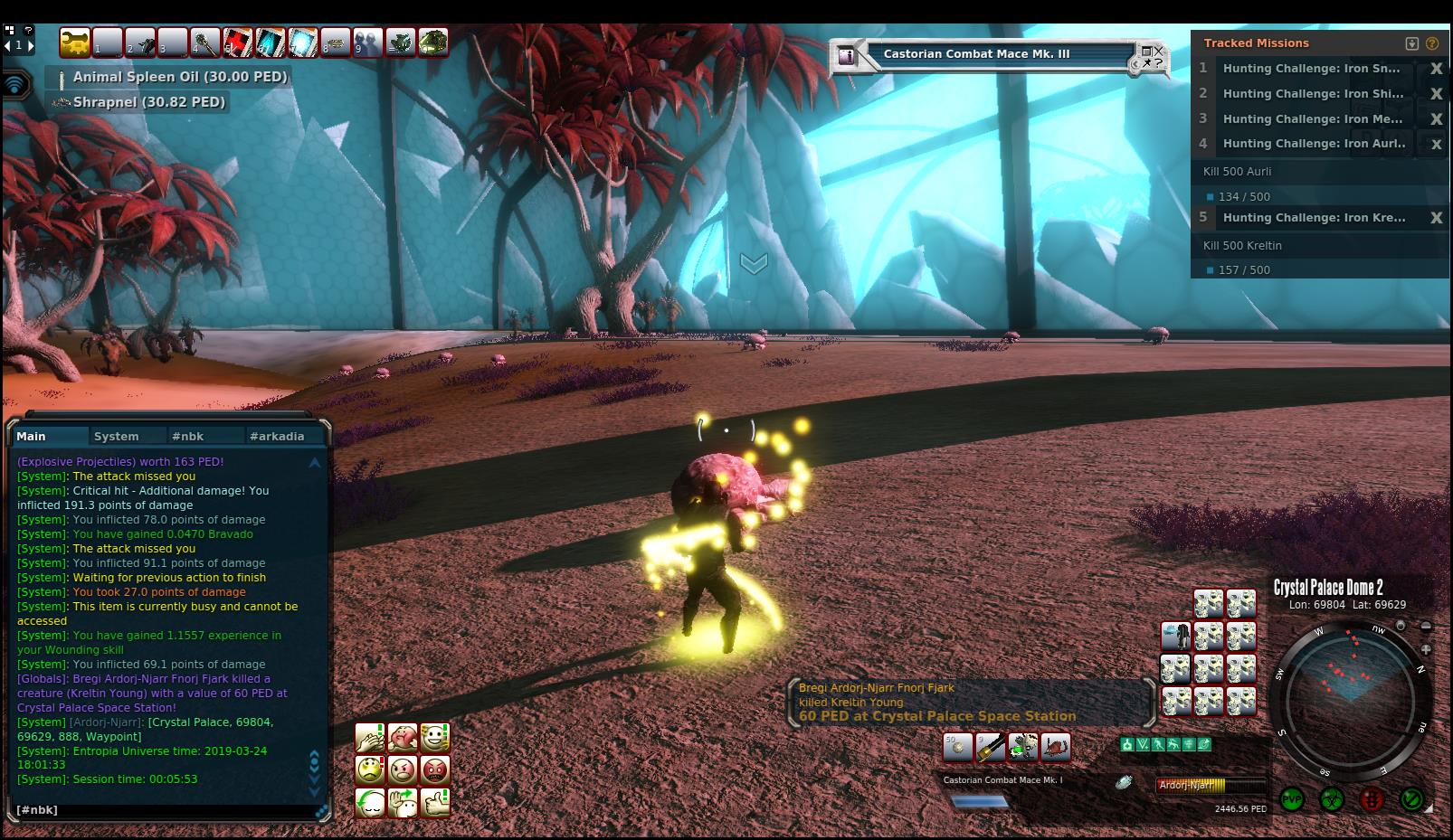This screenshot has height=840, width=1453.
Task: Click the chat input field
Action: click(163, 810)
